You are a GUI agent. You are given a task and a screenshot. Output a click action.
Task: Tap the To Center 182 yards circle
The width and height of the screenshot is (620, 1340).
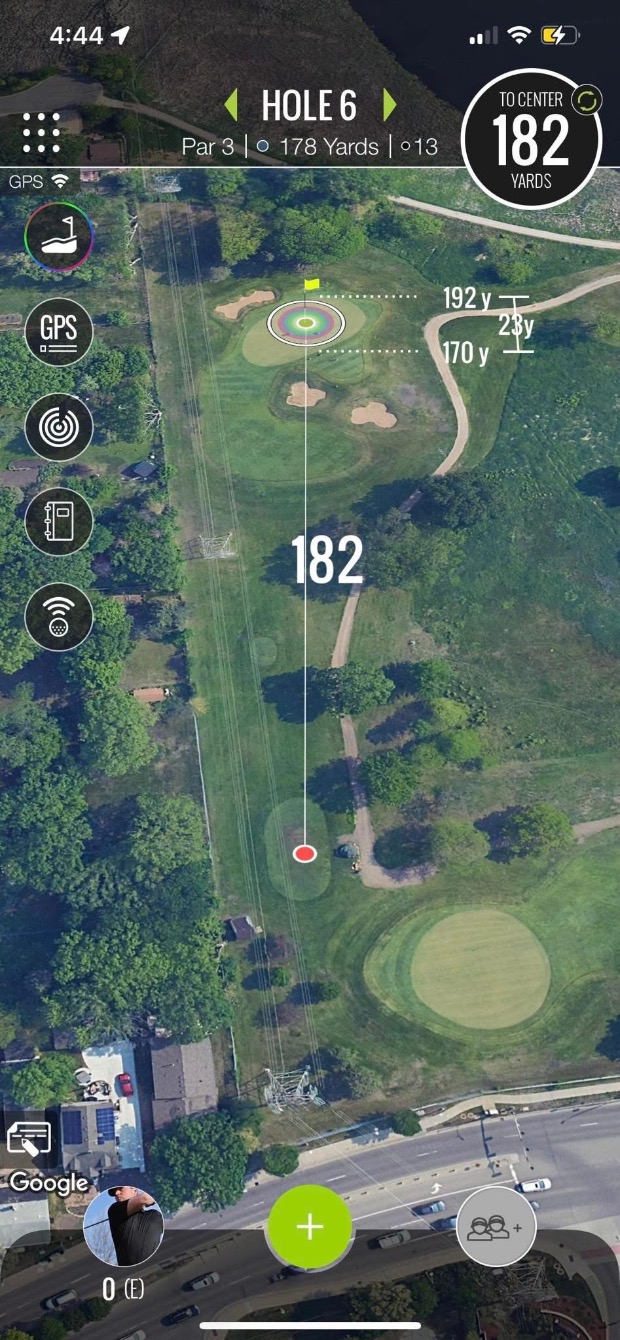[531, 139]
